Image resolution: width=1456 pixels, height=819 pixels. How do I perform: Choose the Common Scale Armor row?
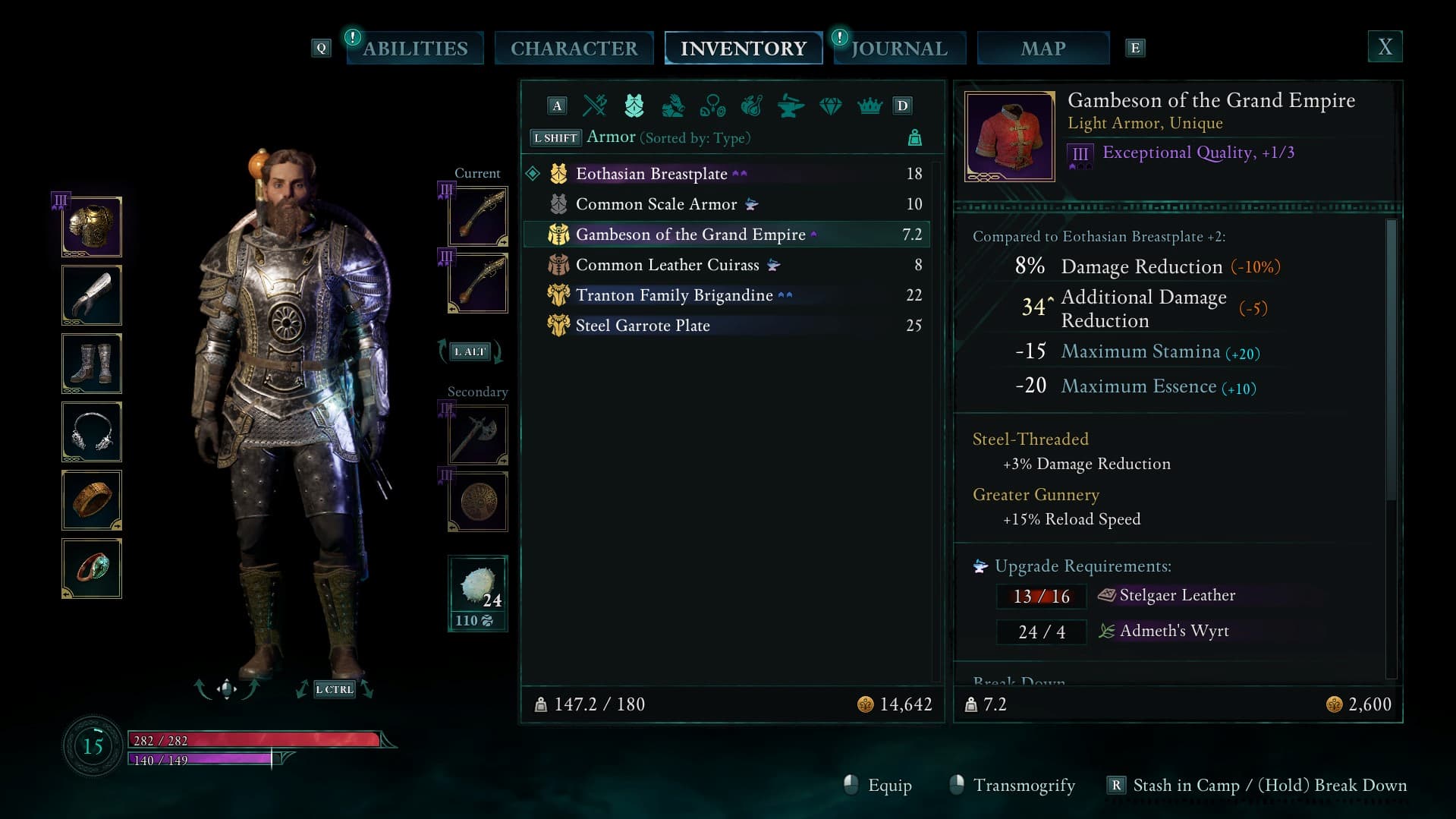[656, 204]
